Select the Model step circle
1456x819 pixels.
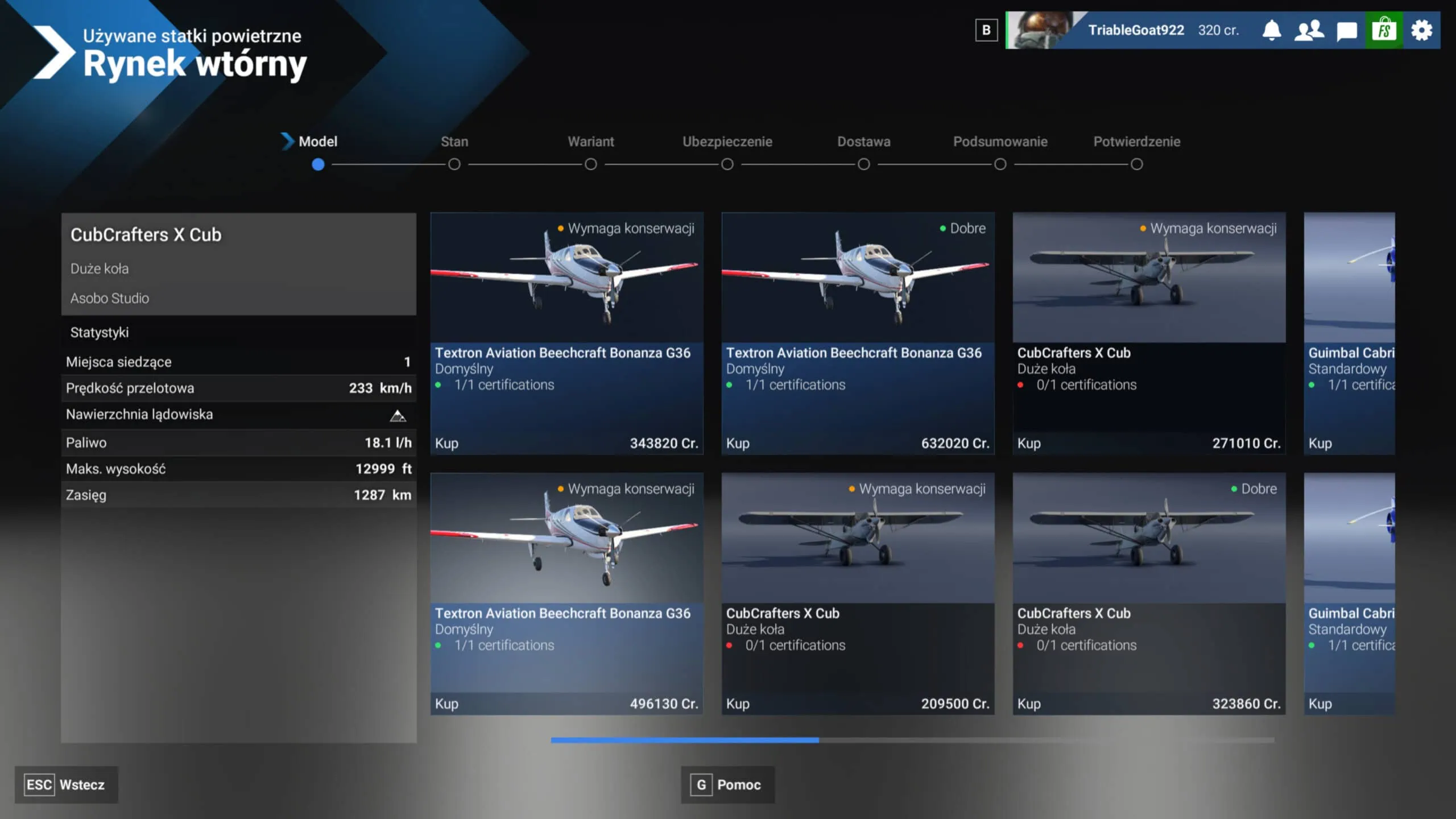pos(318,165)
